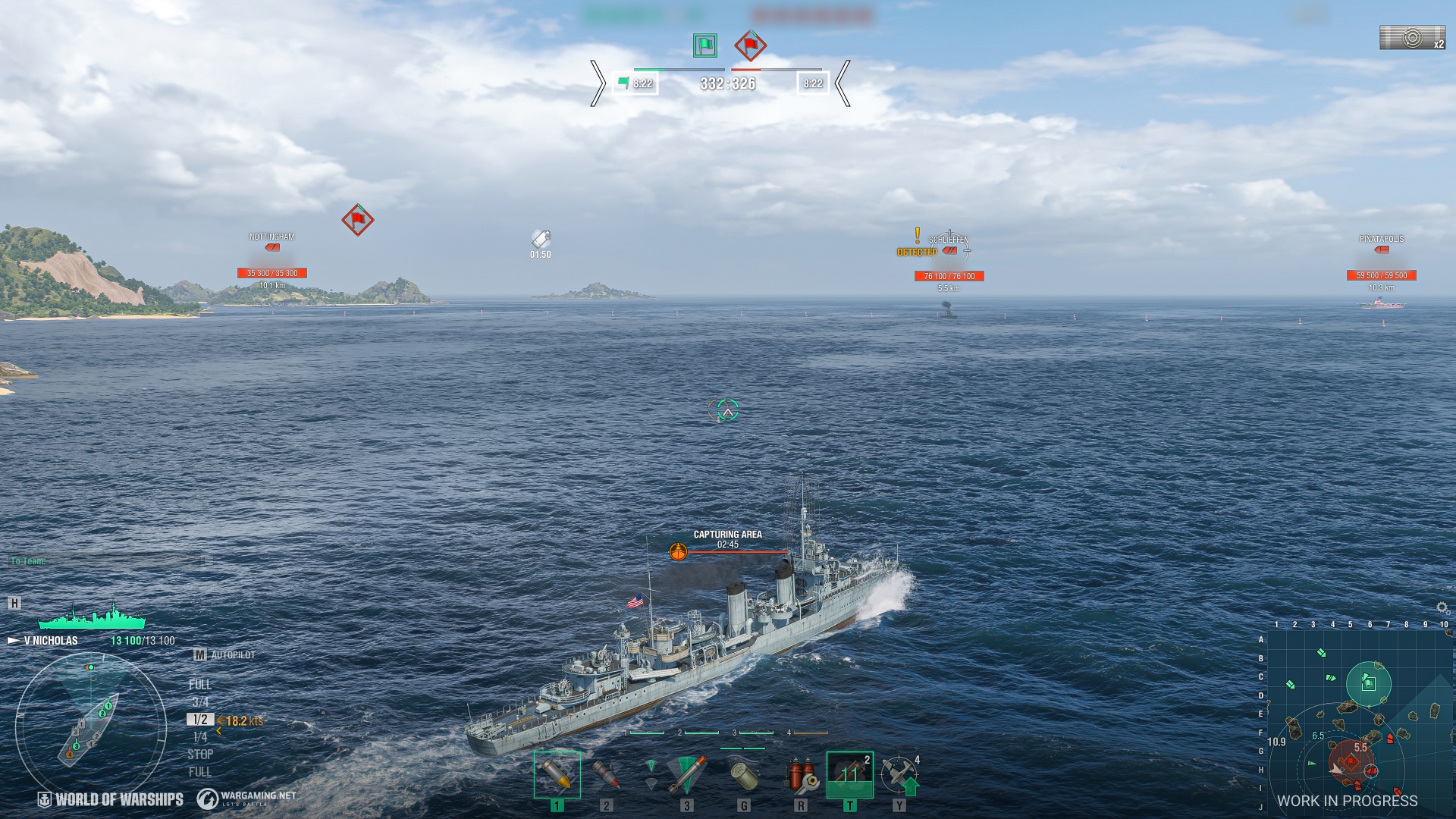Click the spotting ribbon with x2 counter

(1412, 38)
